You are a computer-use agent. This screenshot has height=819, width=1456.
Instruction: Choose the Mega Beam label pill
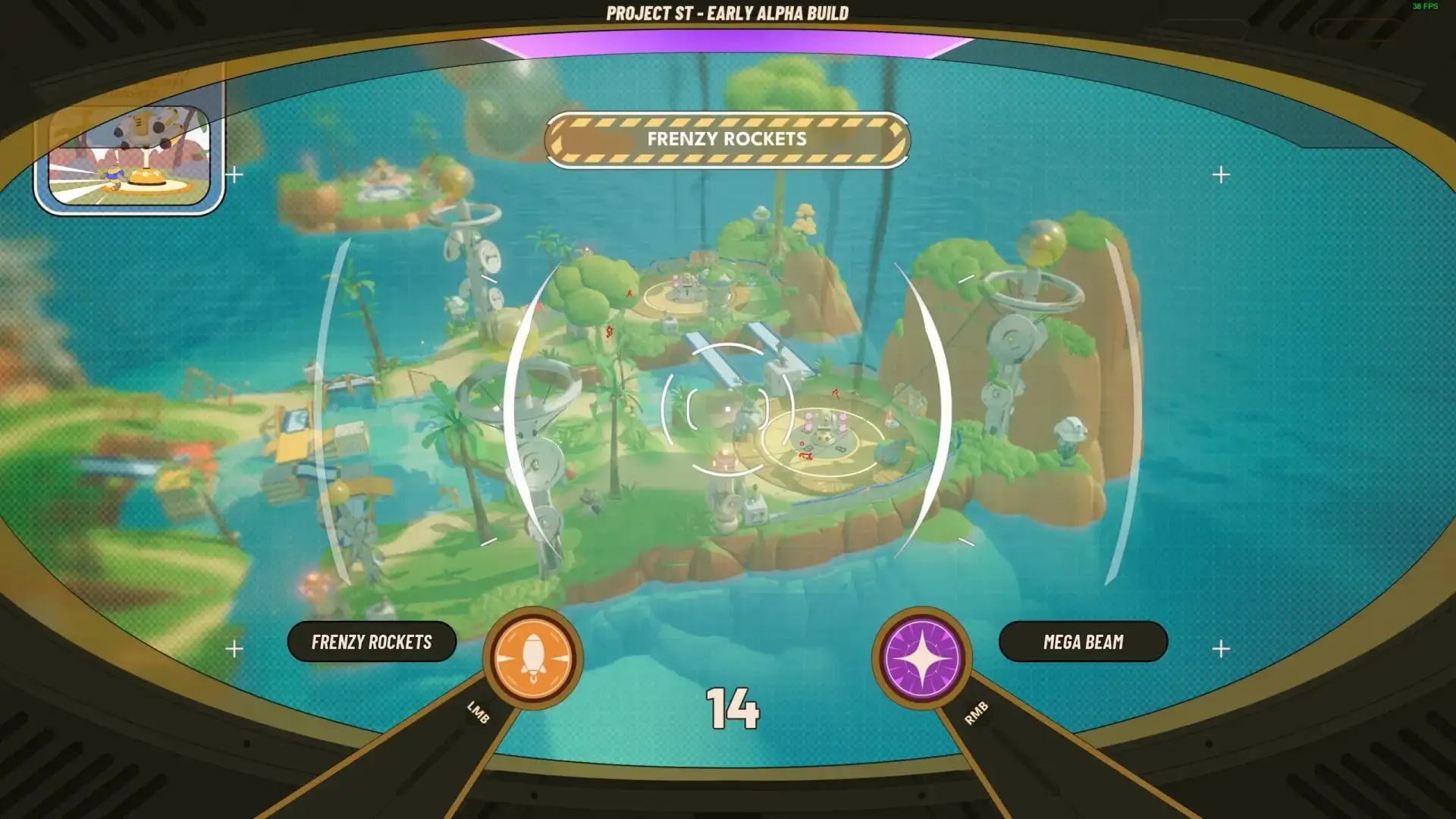click(1083, 642)
